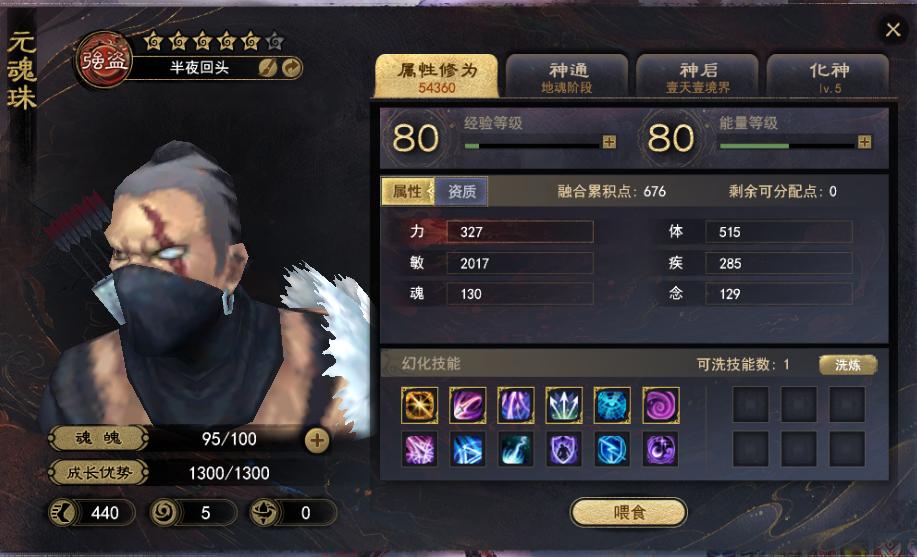Show the 化神 tab
The width and height of the screenshot is (917, 557).
[x=828, y=77]
